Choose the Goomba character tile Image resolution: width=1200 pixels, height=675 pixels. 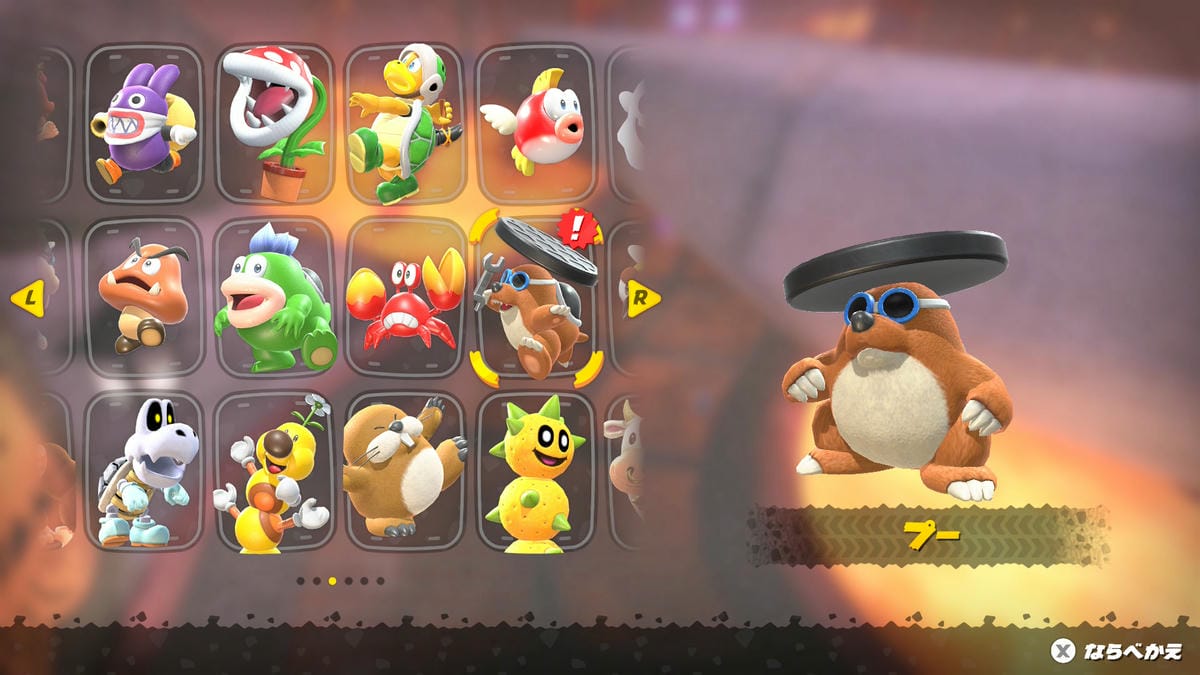click(x=144, y=297)
